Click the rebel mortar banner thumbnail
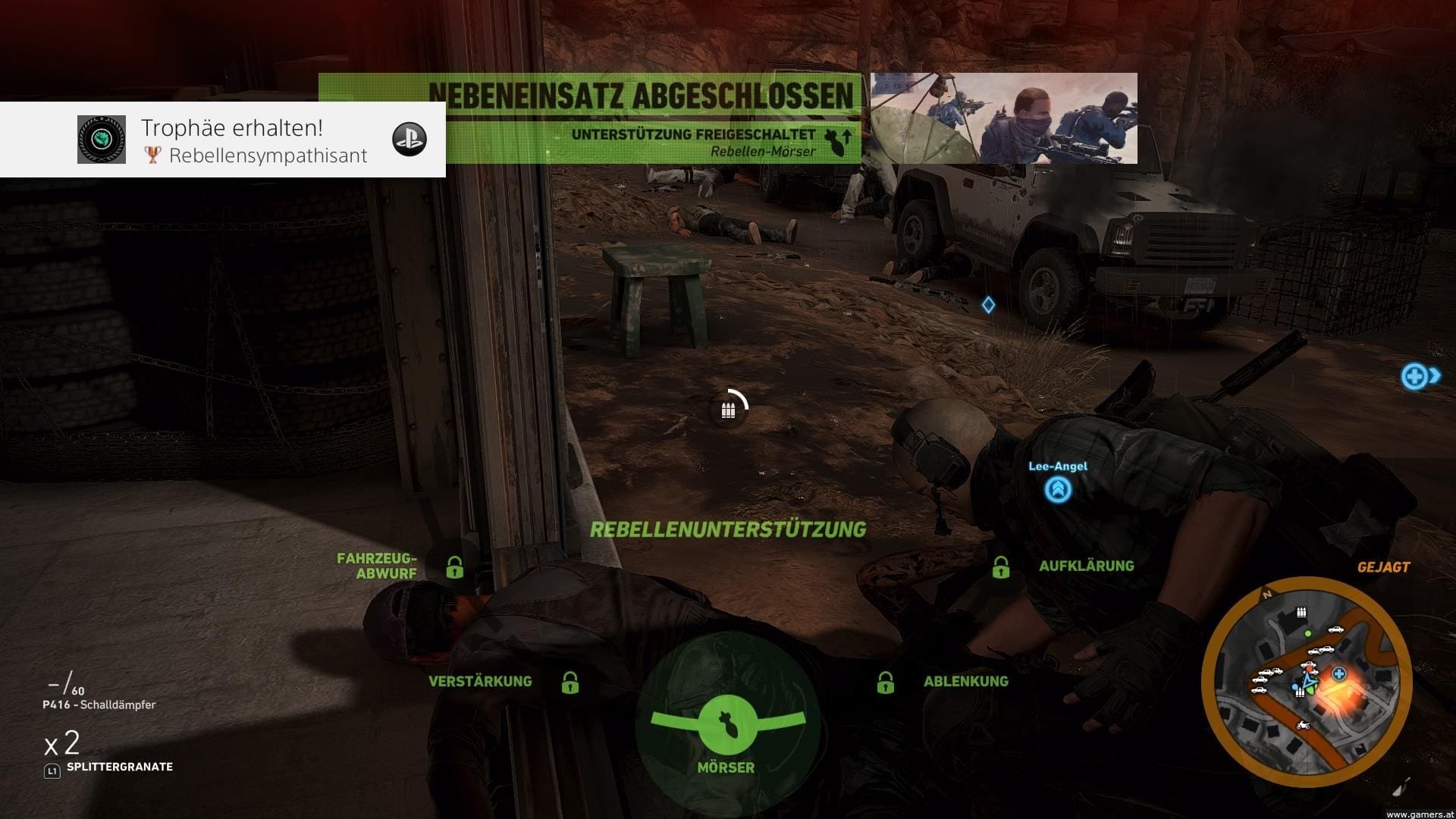 click(x=1003, y=118)
